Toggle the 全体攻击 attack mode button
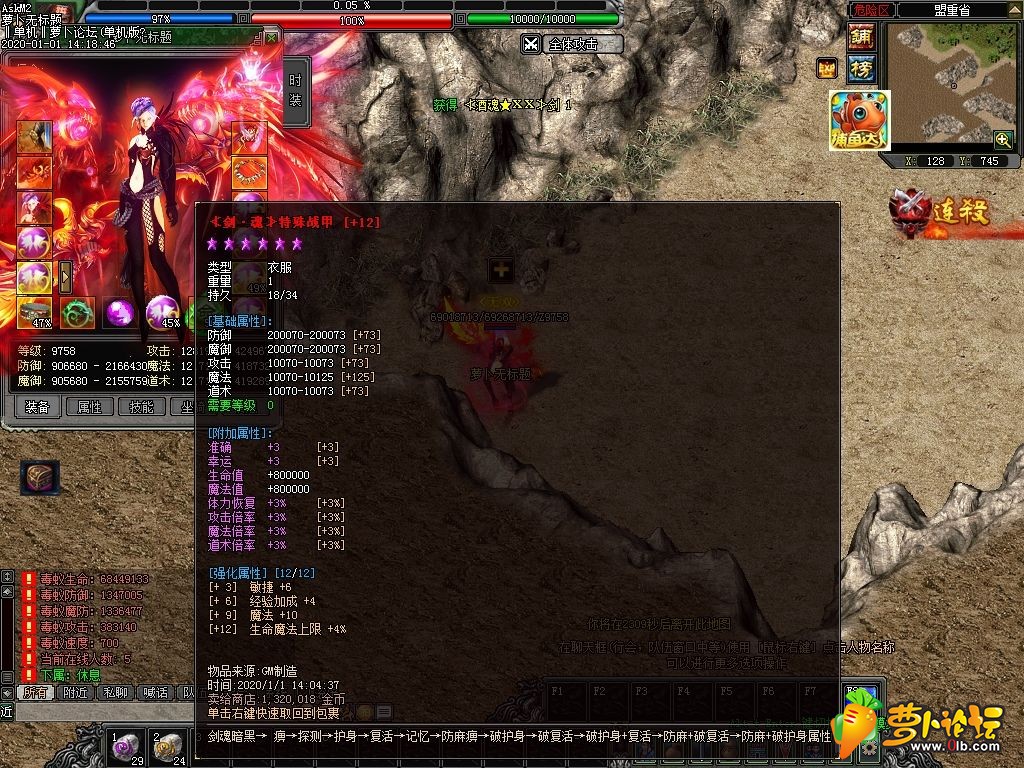1024x768 pixels. click(x=572, y=44)
